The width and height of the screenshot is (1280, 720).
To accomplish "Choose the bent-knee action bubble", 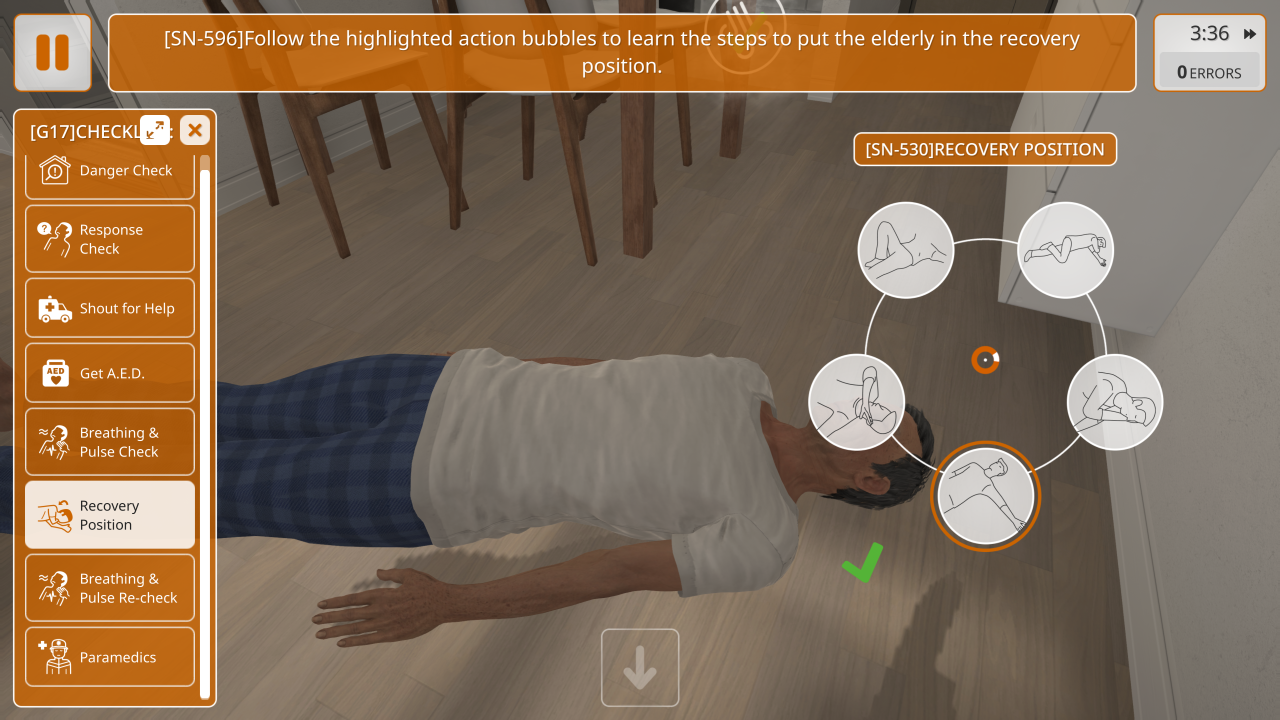I will 905,250.
